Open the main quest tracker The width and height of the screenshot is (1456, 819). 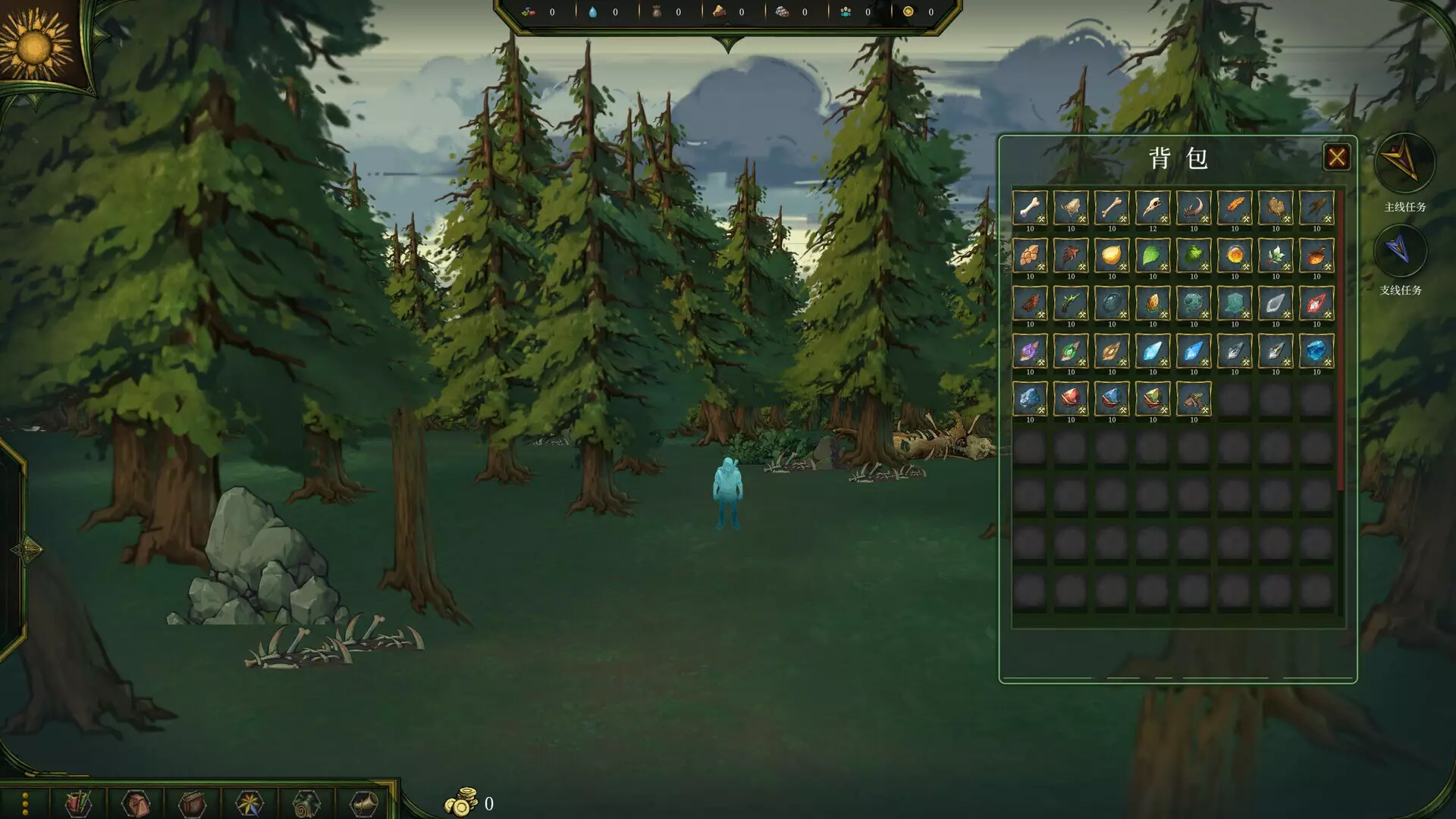pyautogui.click(x=1404, y=162)
